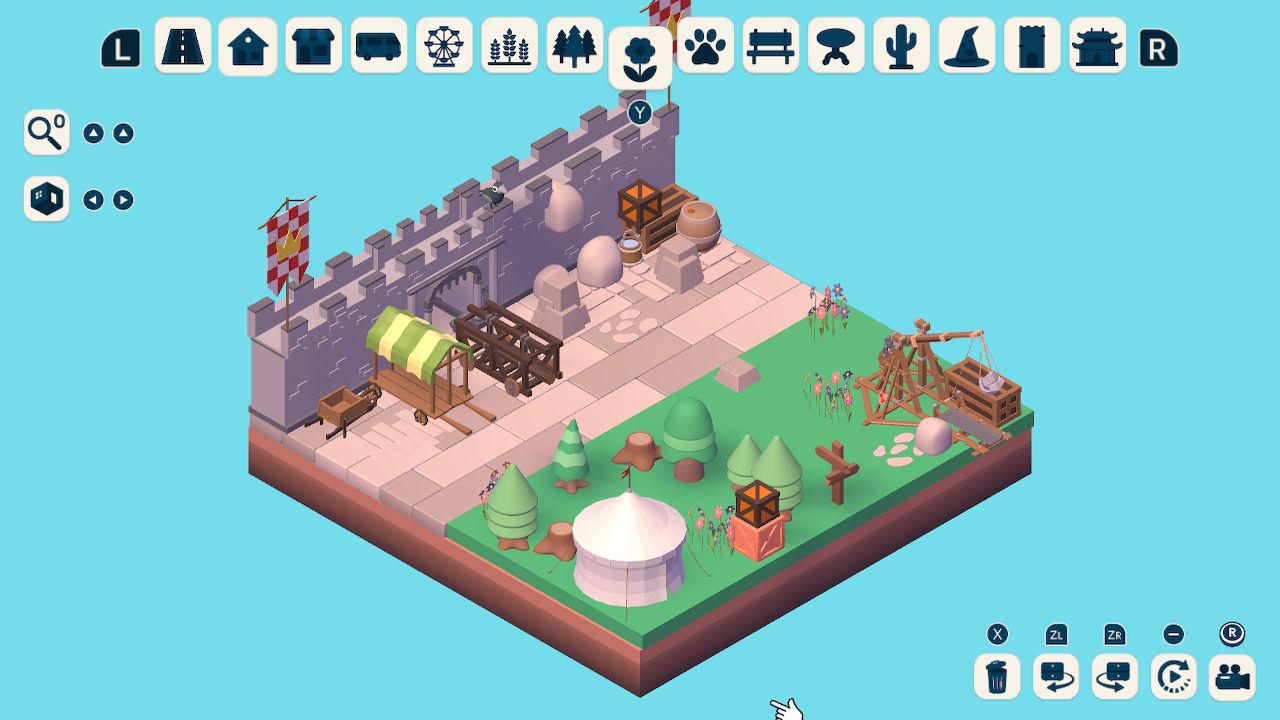Pick the cactus desert category

coord(899,45)
